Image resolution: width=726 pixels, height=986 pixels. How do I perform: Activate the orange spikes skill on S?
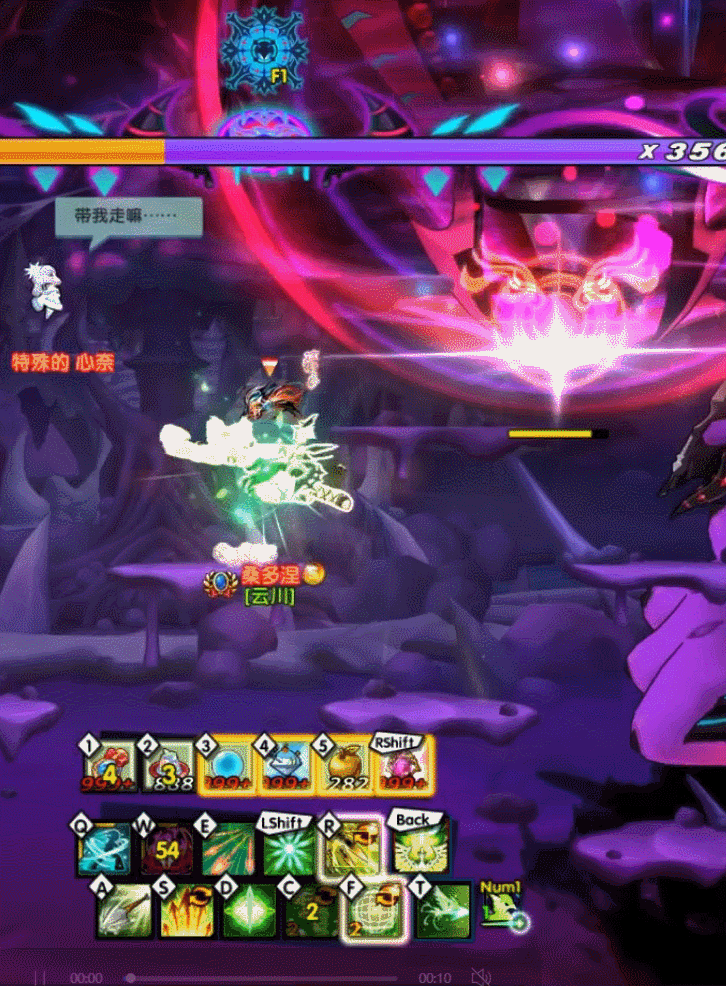click(x=186, y=910)
